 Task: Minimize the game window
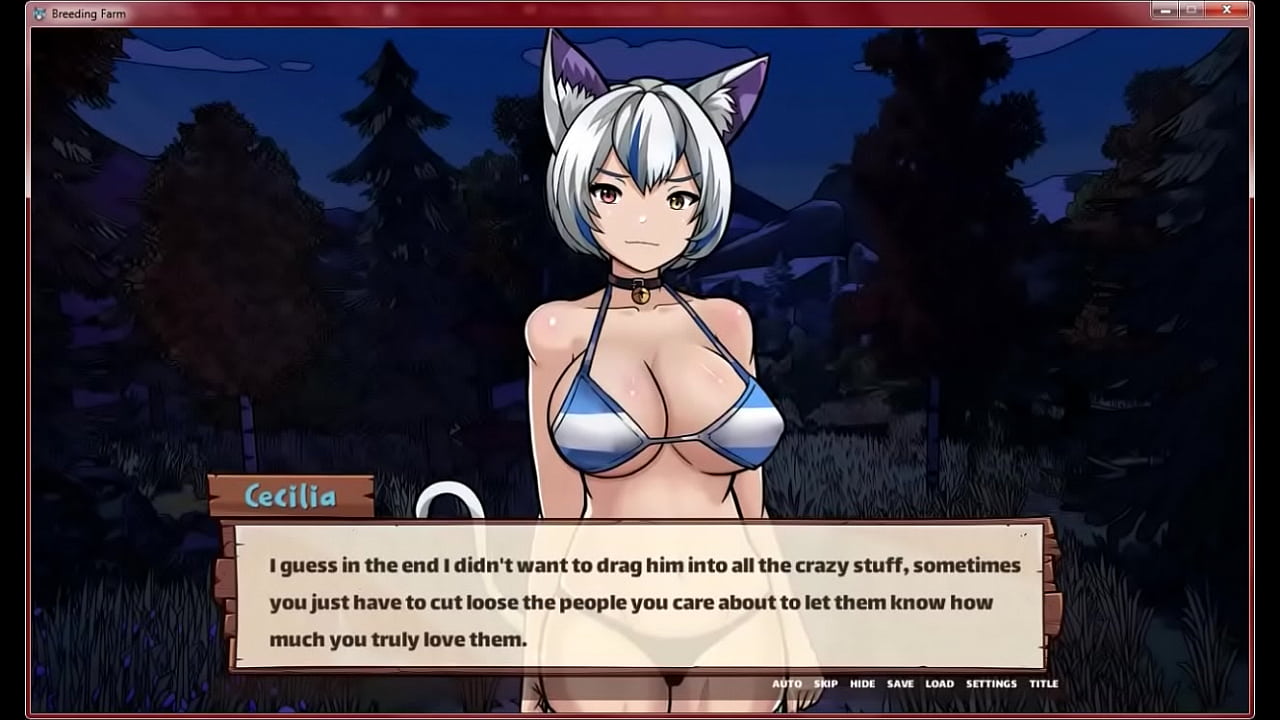1164,10
